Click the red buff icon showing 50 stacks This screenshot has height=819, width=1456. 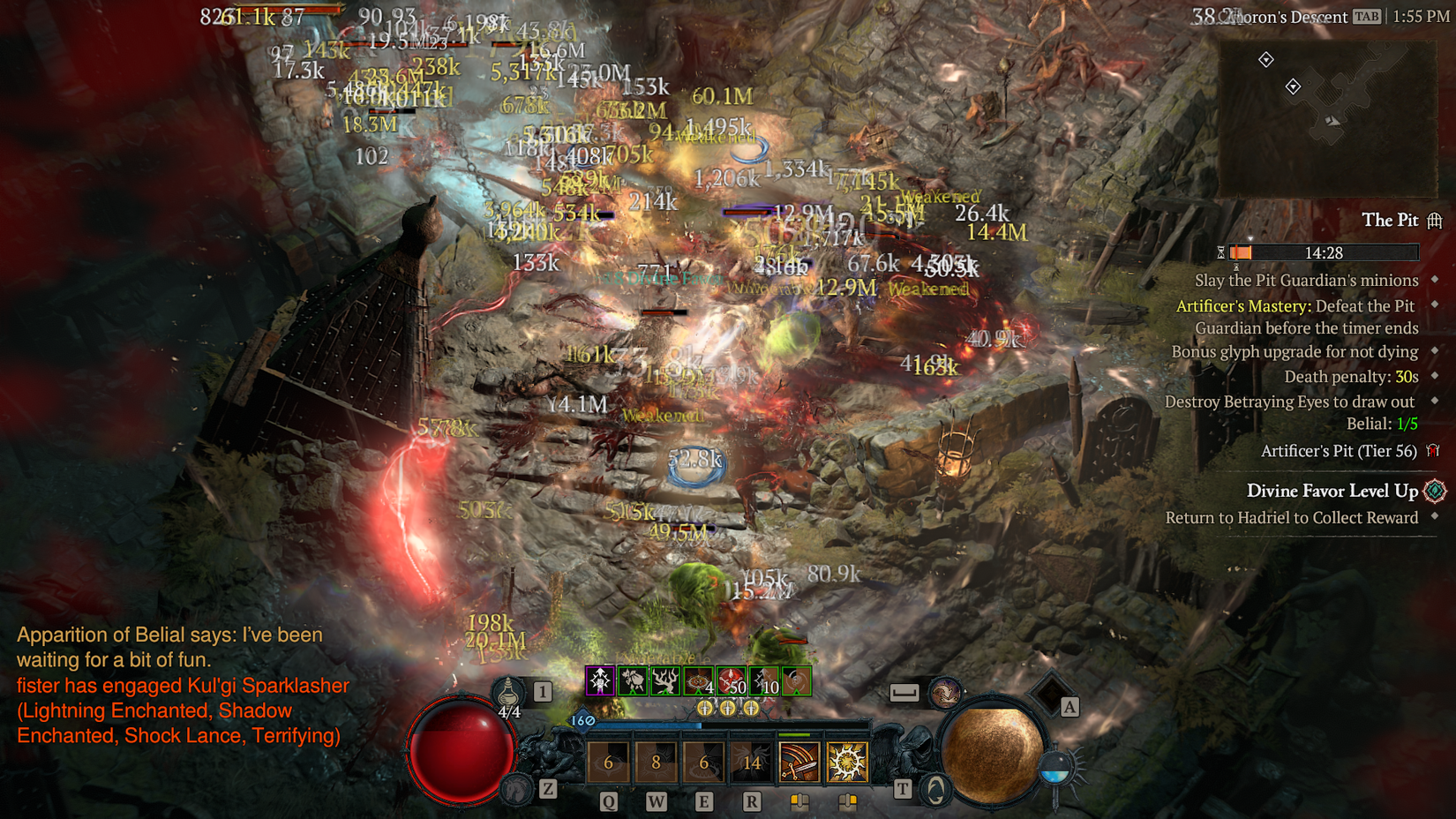click(729, 681)
